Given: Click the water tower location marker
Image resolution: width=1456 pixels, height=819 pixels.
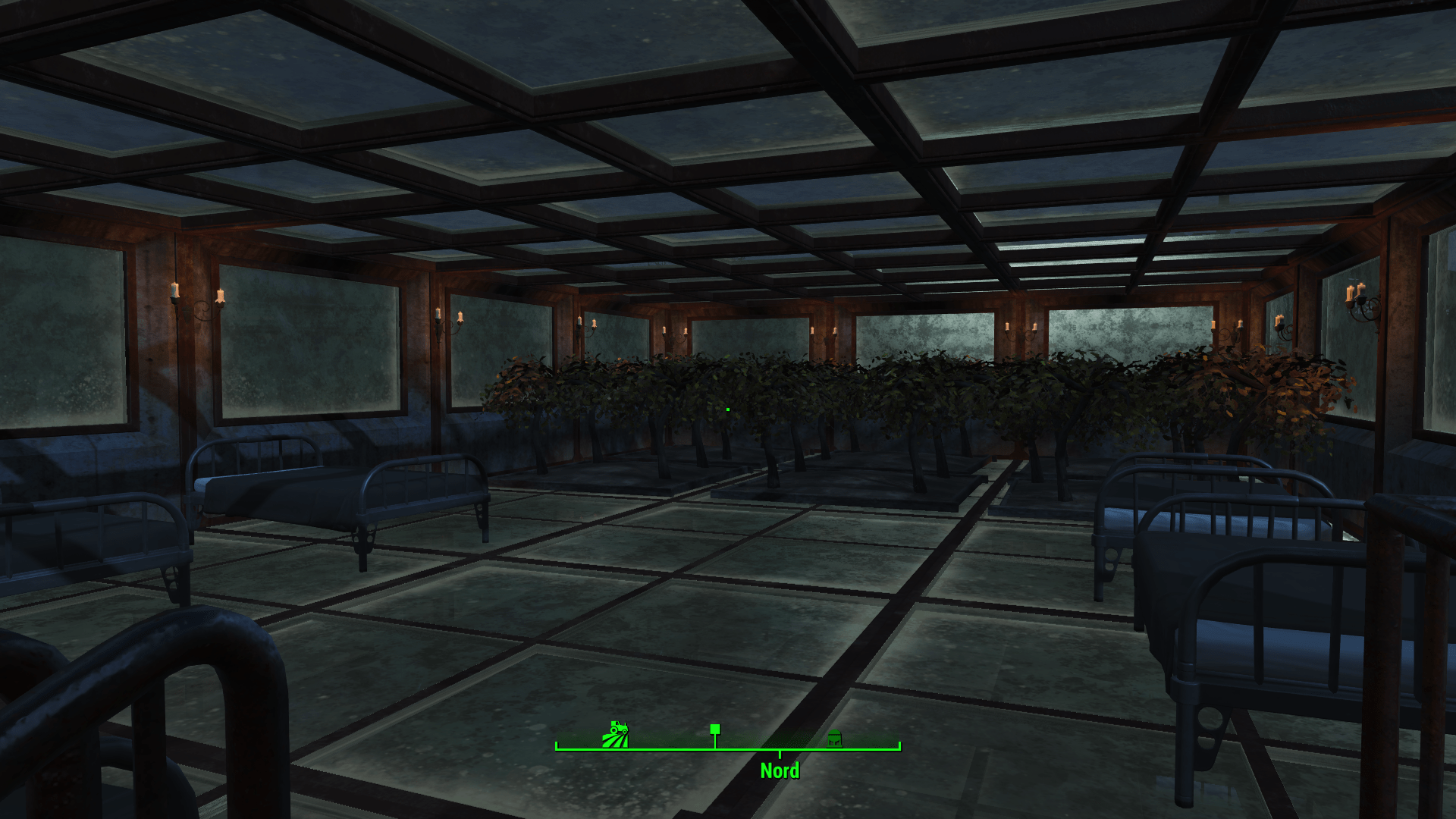Looking at the screenshot, I should click(834, 738).
